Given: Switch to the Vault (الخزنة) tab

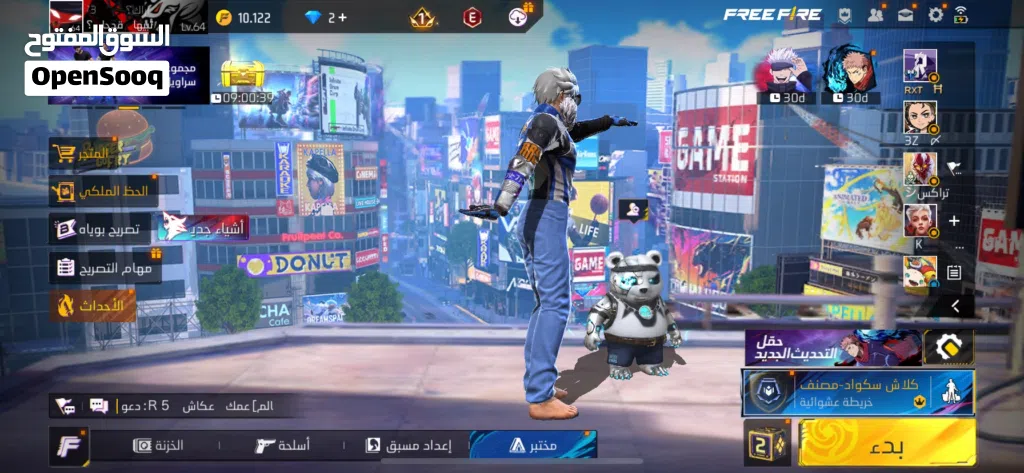Looking at the screenshot, I should point(160,445).
